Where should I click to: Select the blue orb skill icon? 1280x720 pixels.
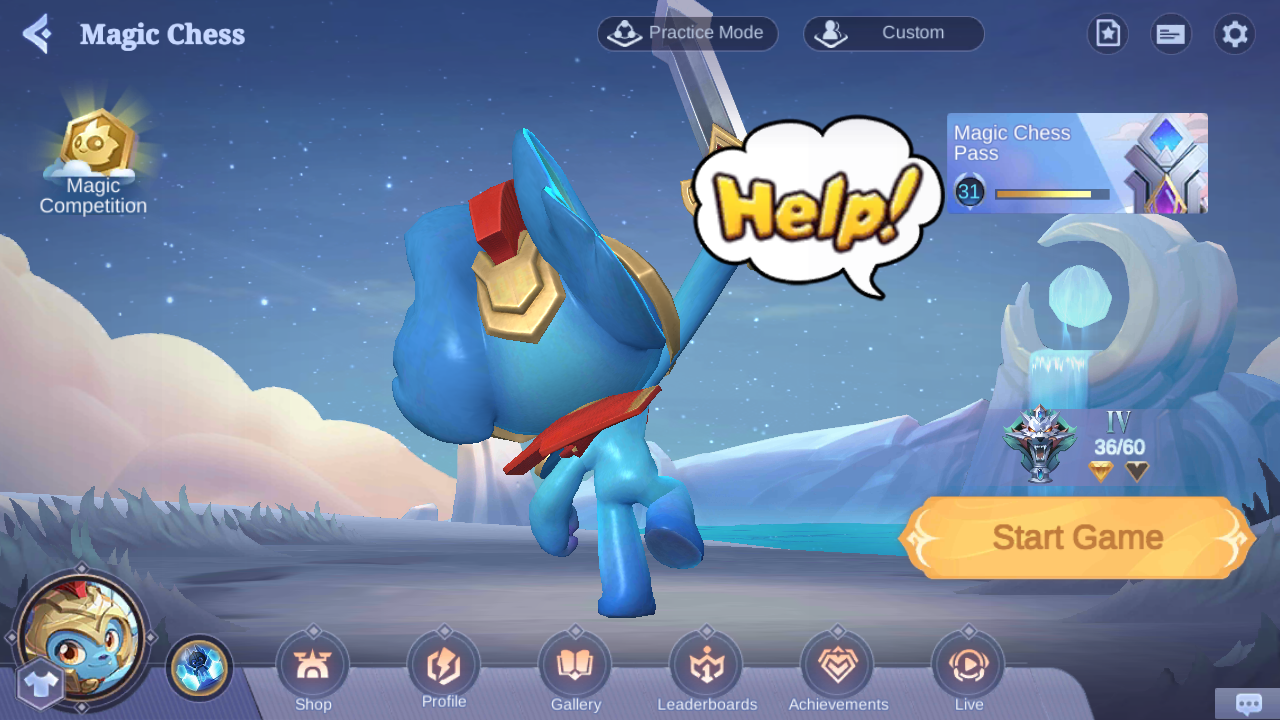(199, 667)
